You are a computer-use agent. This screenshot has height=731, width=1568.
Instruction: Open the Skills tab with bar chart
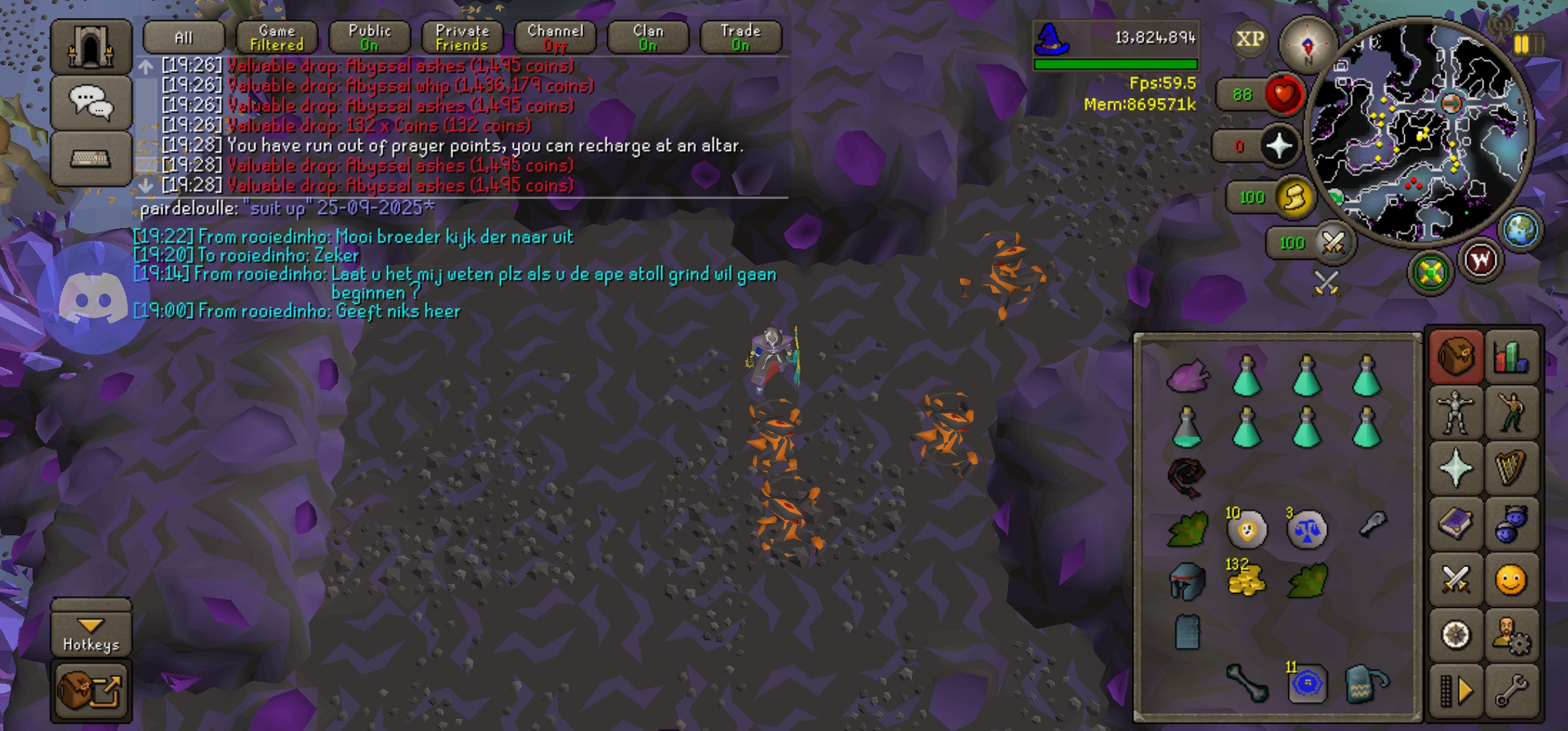(x=1511, y=357)
